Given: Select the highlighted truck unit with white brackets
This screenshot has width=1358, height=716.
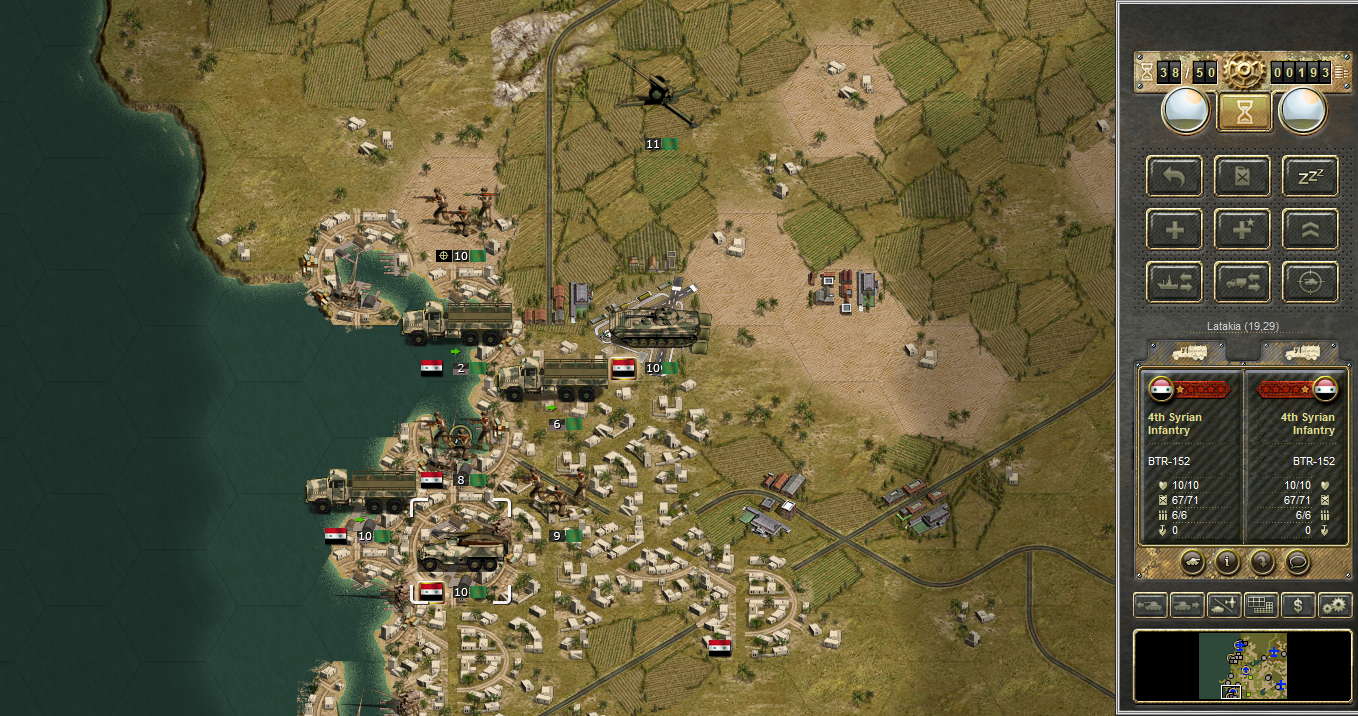Looking at the screenshot, I should click(461, 548).
